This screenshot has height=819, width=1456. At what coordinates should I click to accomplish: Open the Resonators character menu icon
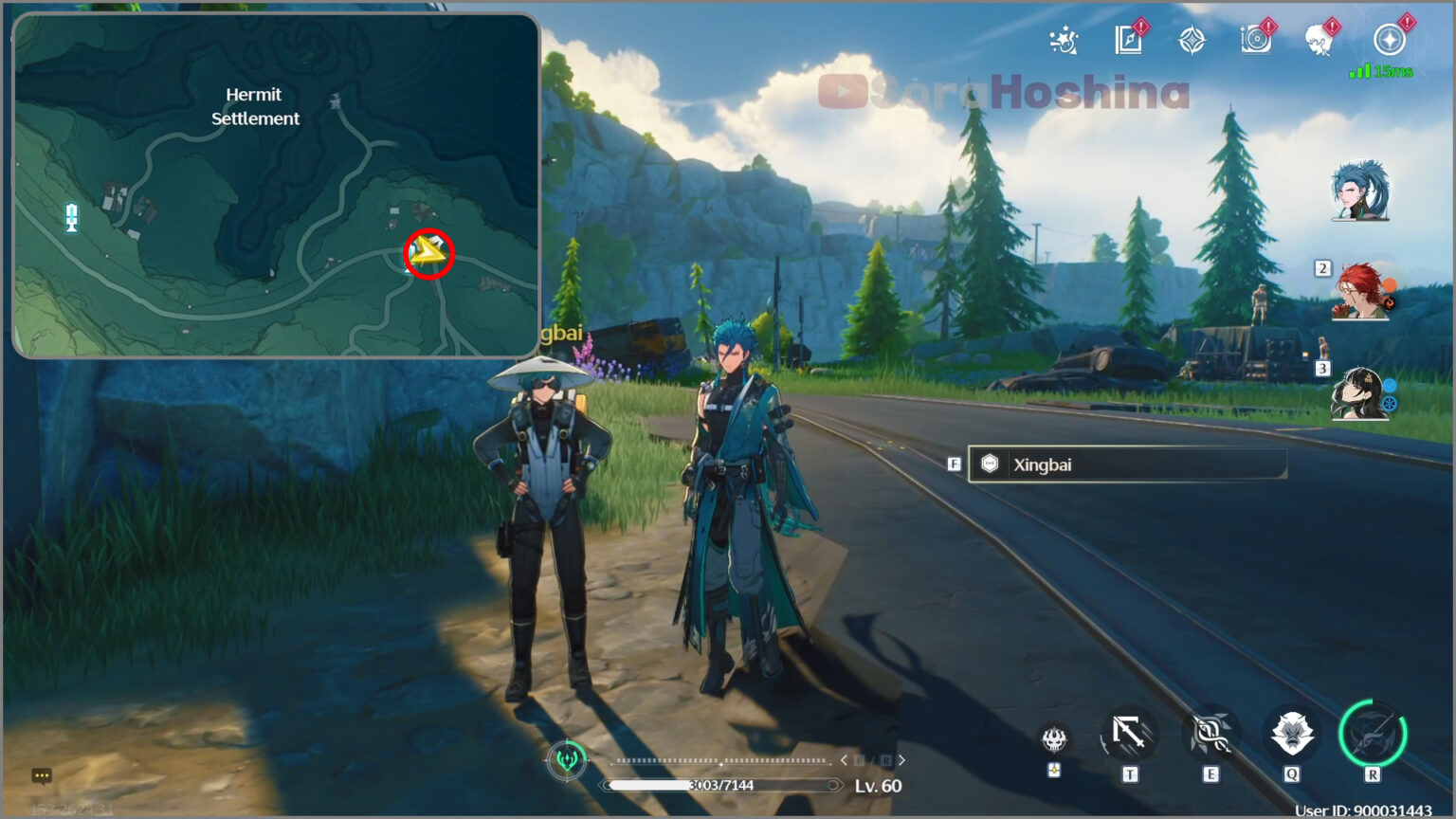pos(1319,40)
